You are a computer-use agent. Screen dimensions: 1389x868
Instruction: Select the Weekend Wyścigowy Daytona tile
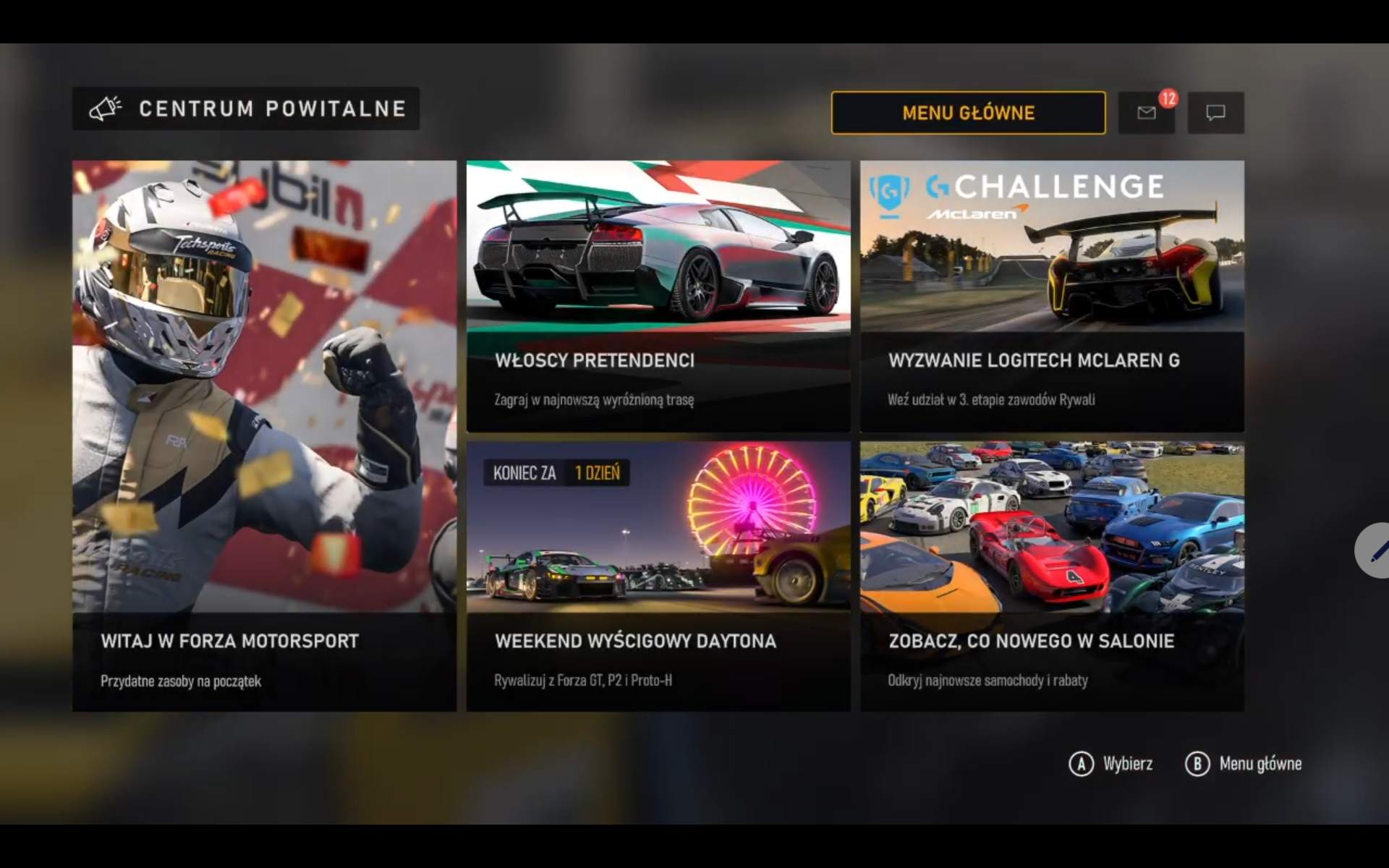pyautogui.click(x=658, y=576)
